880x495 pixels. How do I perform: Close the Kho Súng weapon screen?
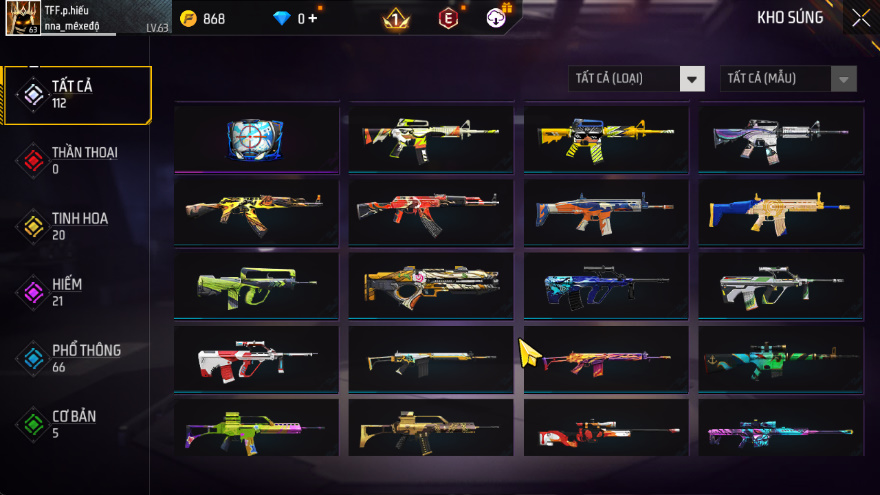pyautogui.click(x=860, y=18)
